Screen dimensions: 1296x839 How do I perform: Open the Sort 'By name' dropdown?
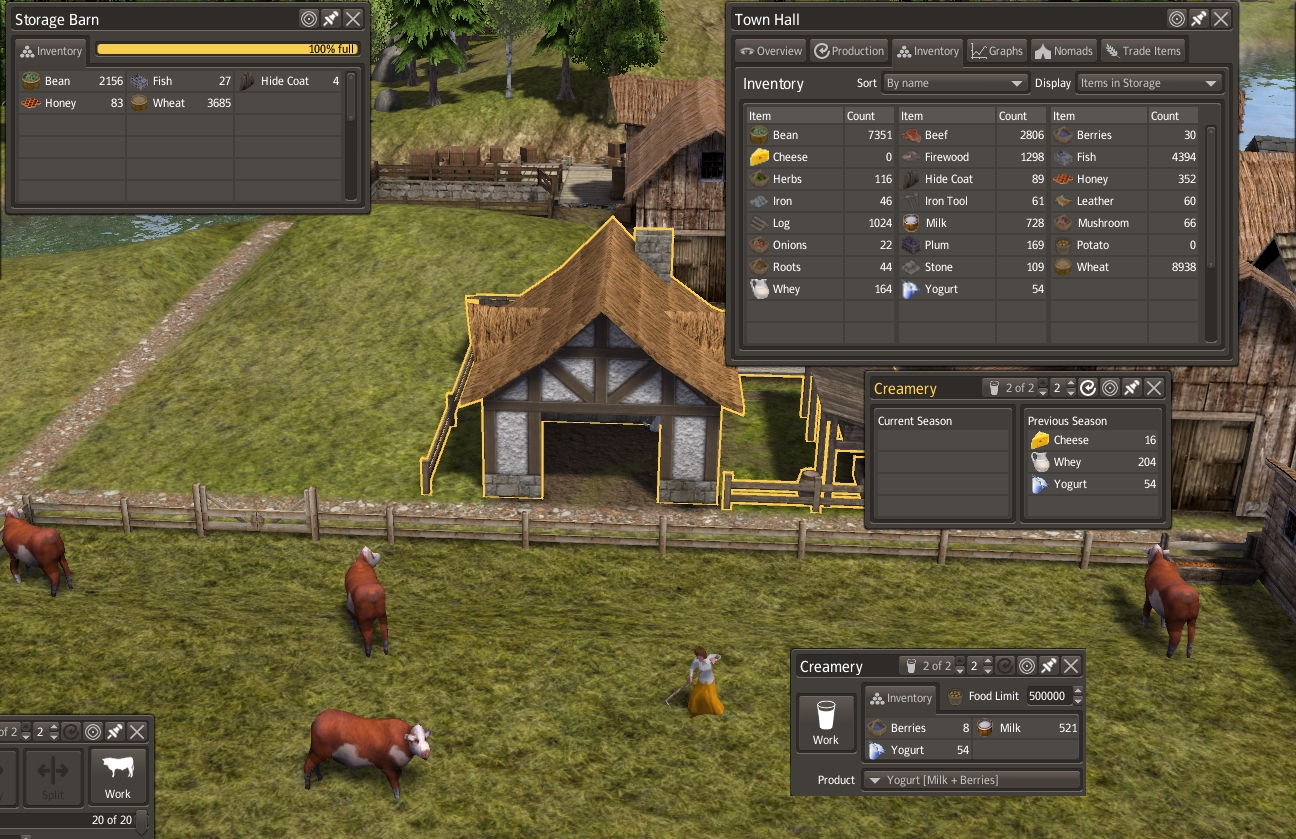tap(955, 83)
